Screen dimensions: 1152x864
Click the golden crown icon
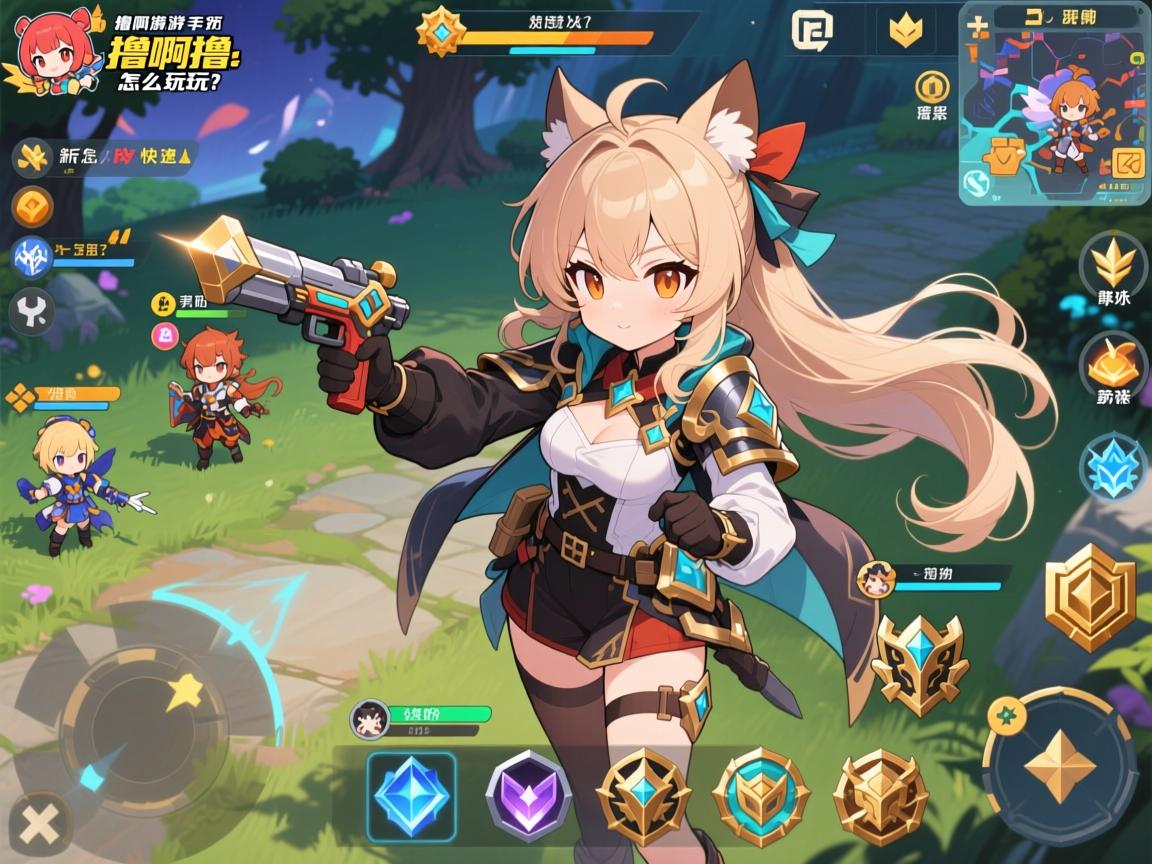[x=906, y=31]
